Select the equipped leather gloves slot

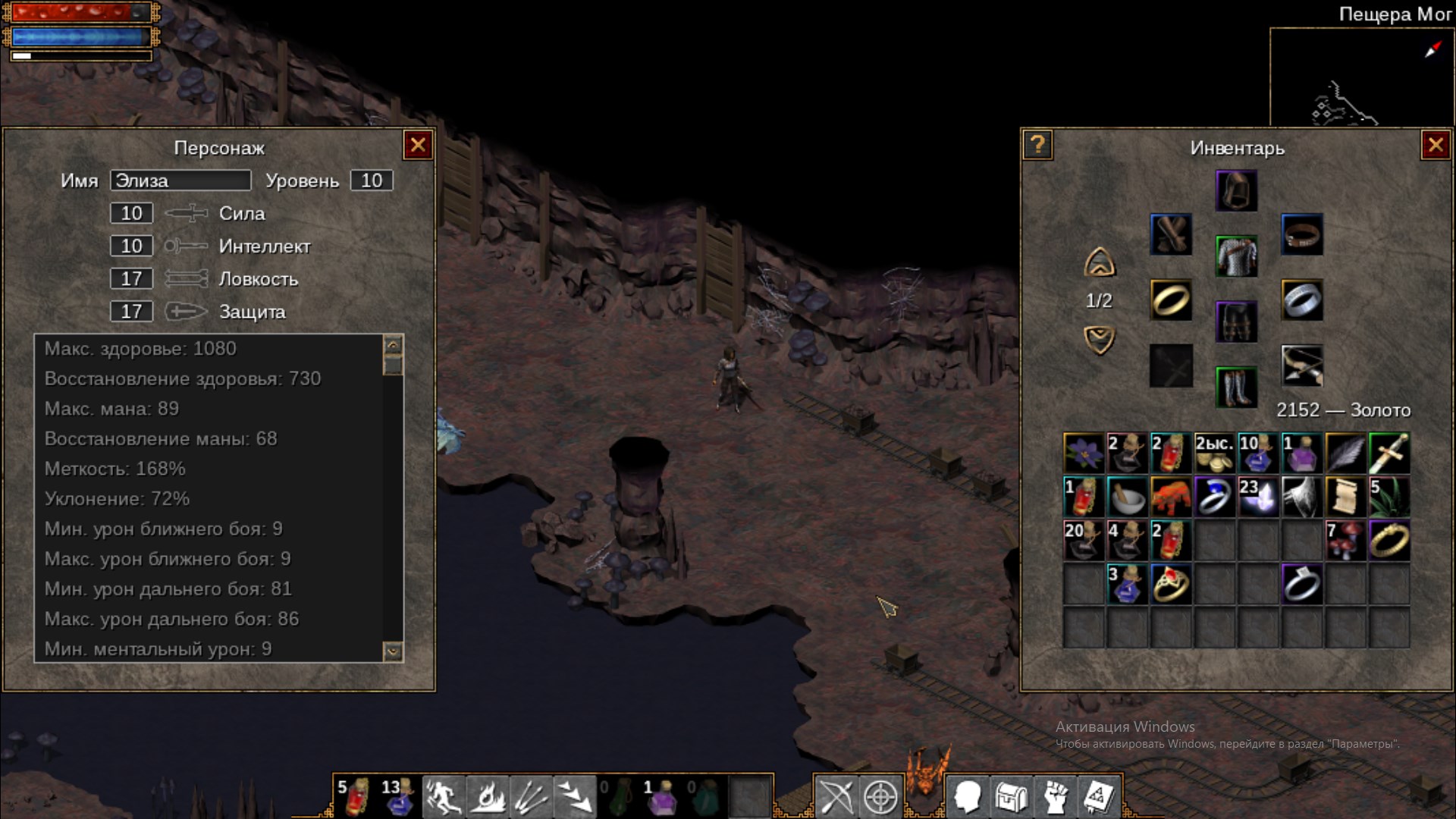pyautogui.click(x=1171, y=234)
